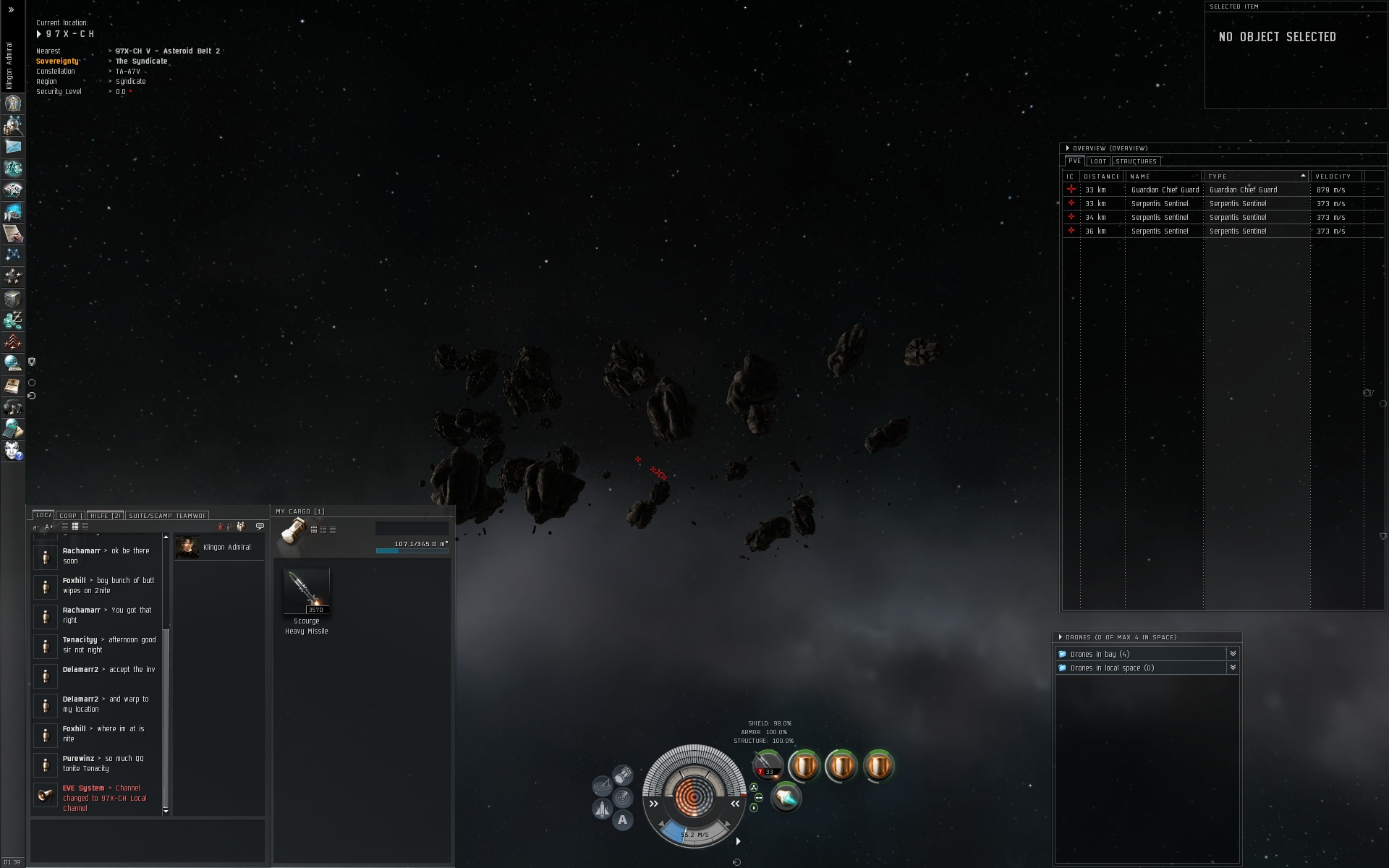Open the ship cargo hold button
This screenshot has width=1389, height=868.
tap(623, 776)
